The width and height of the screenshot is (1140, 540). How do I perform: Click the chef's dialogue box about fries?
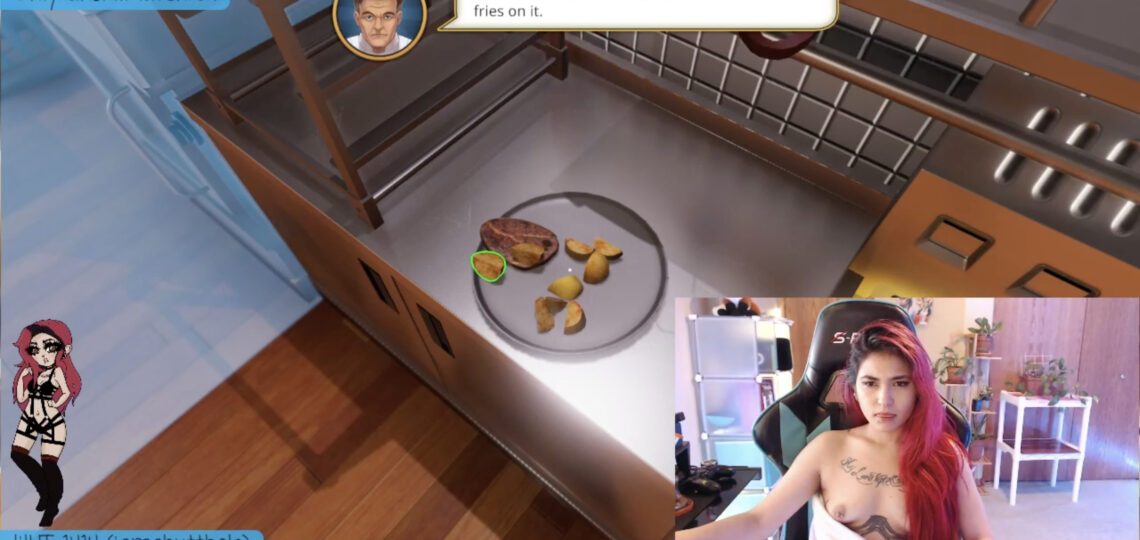coord(640,13)
